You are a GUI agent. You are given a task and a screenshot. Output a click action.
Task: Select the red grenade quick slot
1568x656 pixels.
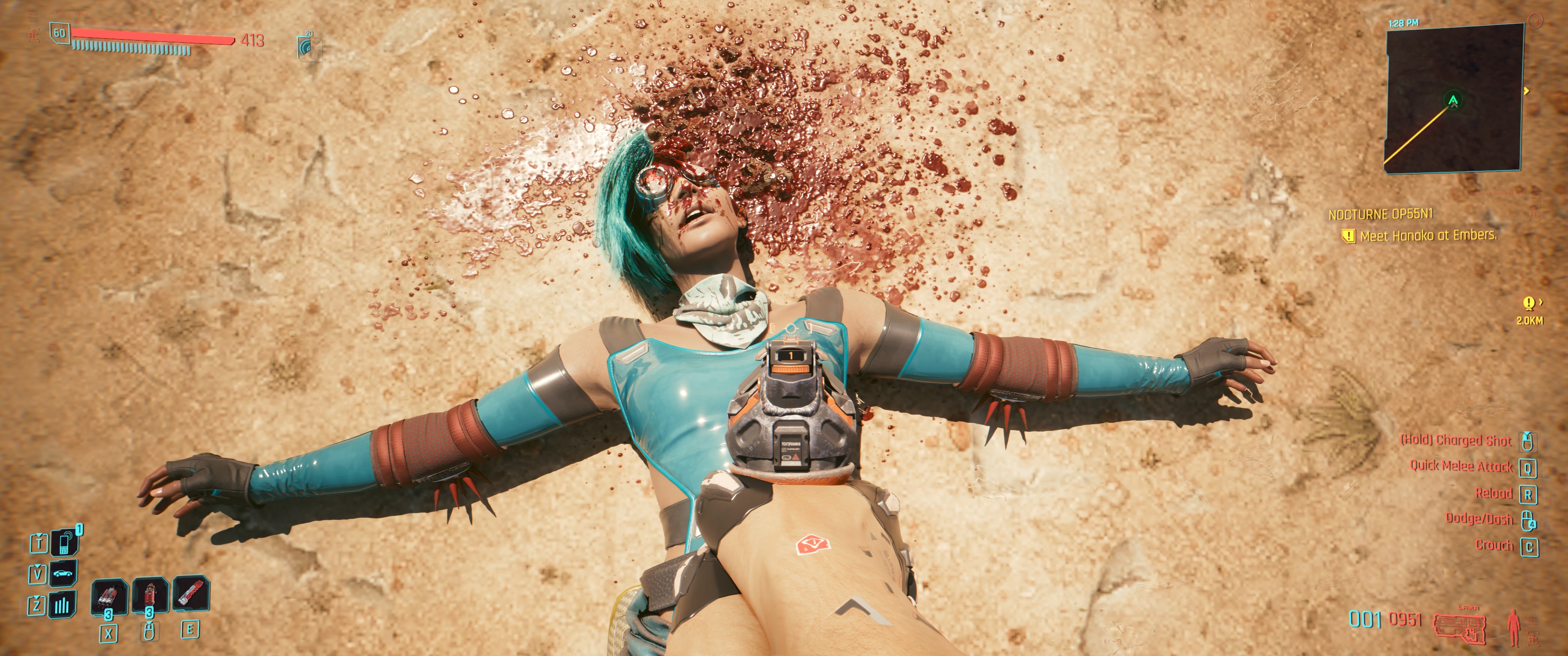click(x=149, y=596)
